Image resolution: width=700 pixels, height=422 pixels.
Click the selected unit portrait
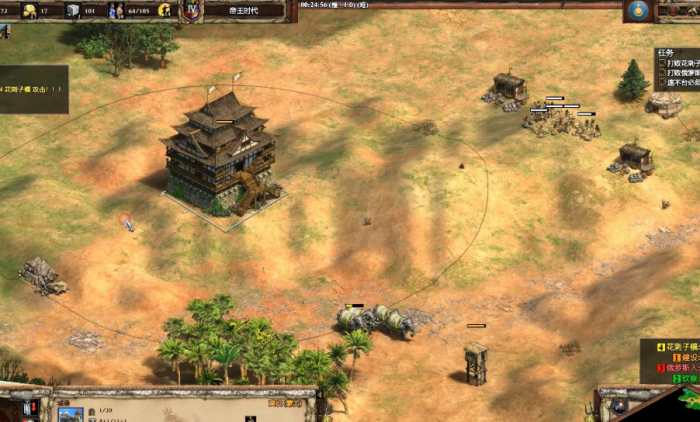pyautogui.click(x=70, y=414)
